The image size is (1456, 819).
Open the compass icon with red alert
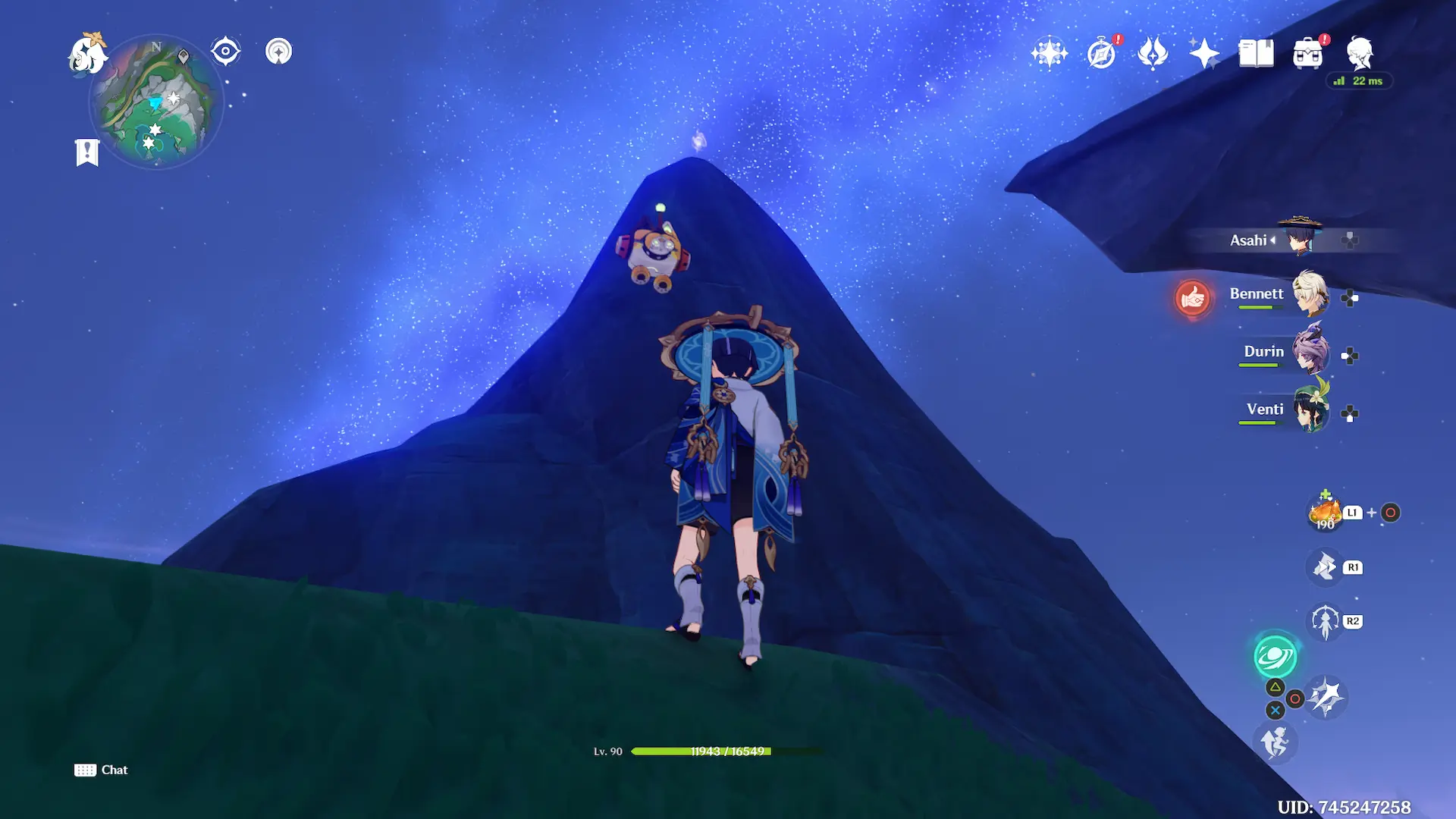(1101, 54)
